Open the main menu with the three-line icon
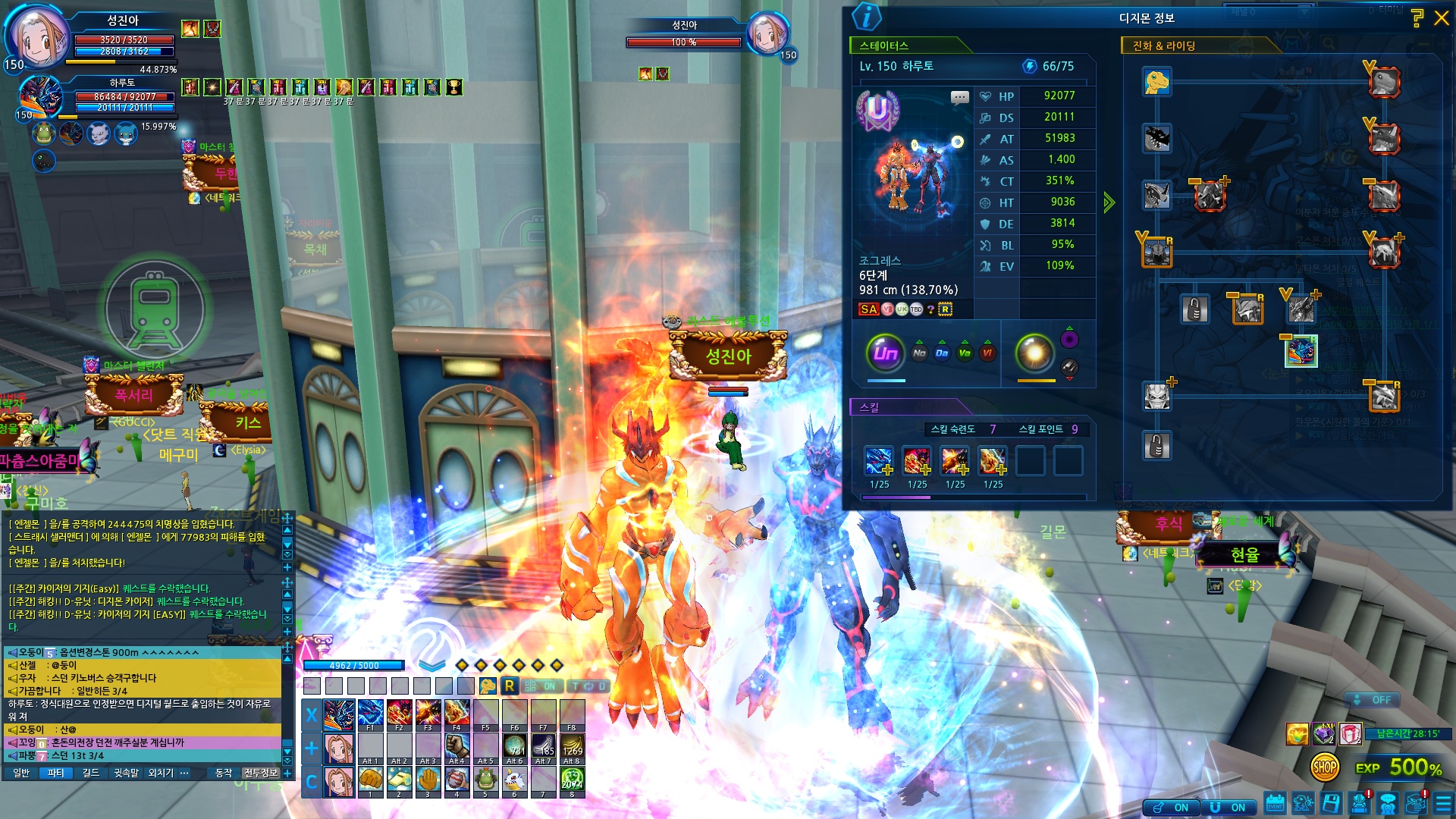This screenshot has height=819, width=1456. coord(1443,803)
